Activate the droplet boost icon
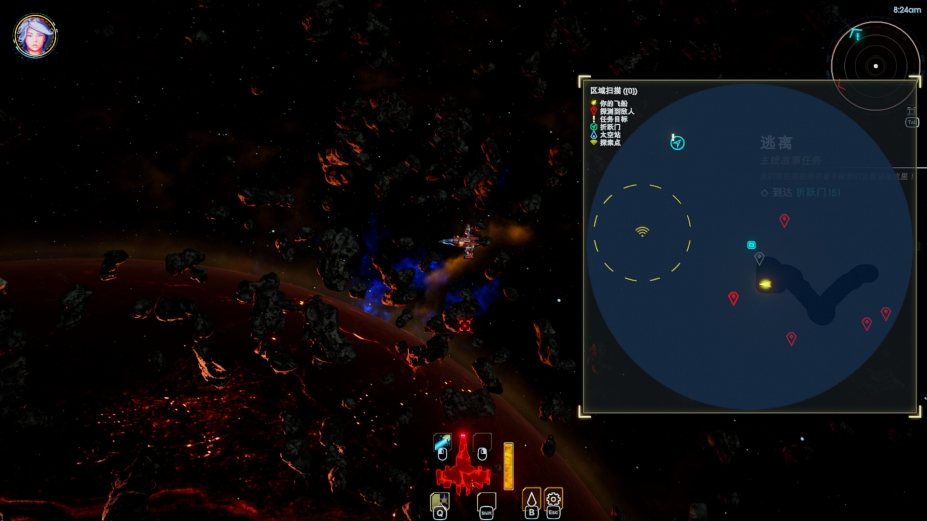 (532, 498)
